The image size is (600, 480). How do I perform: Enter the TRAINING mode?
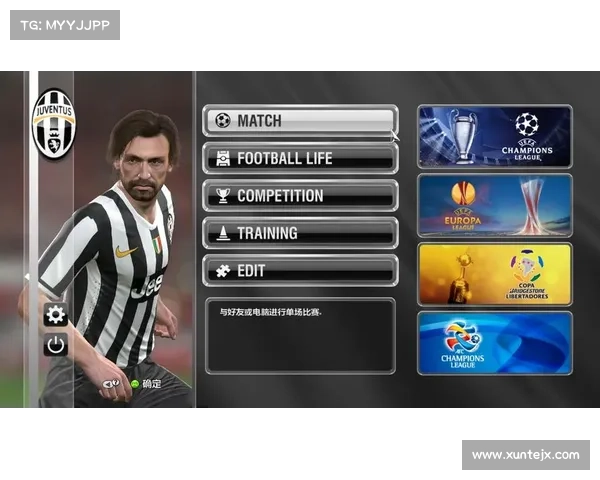click(300, 233)
